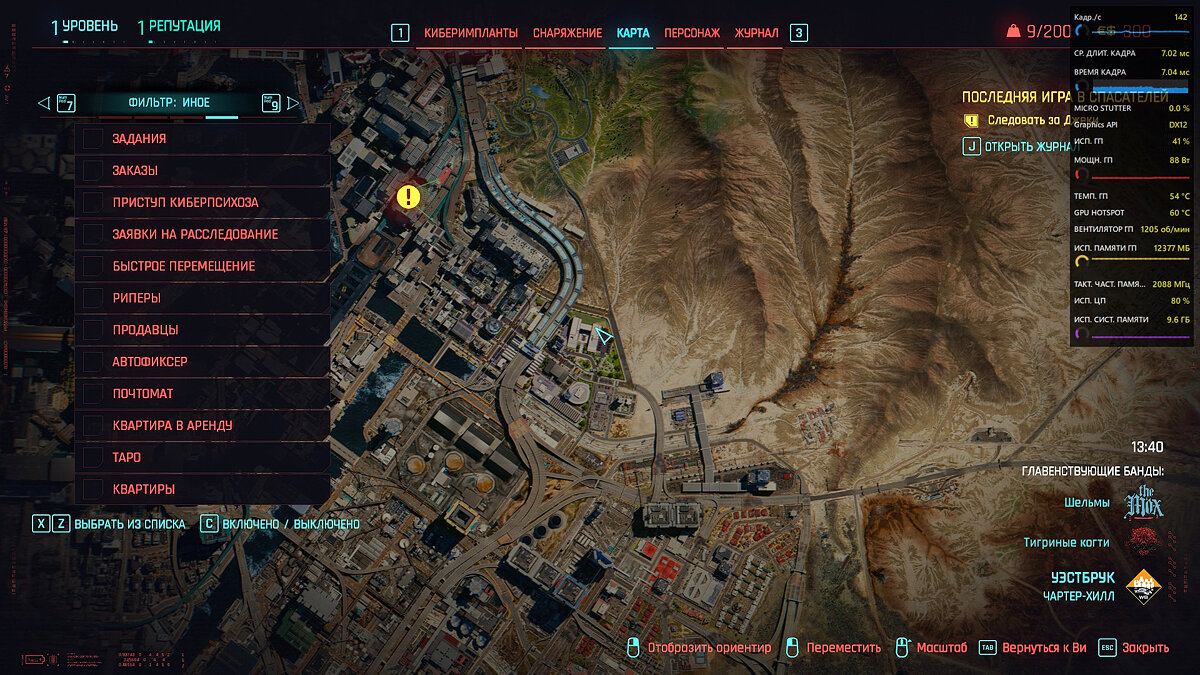Cycle to the previous filter category arrow
The width and height of the screenshot is (1200, 675).
[43, 103]
